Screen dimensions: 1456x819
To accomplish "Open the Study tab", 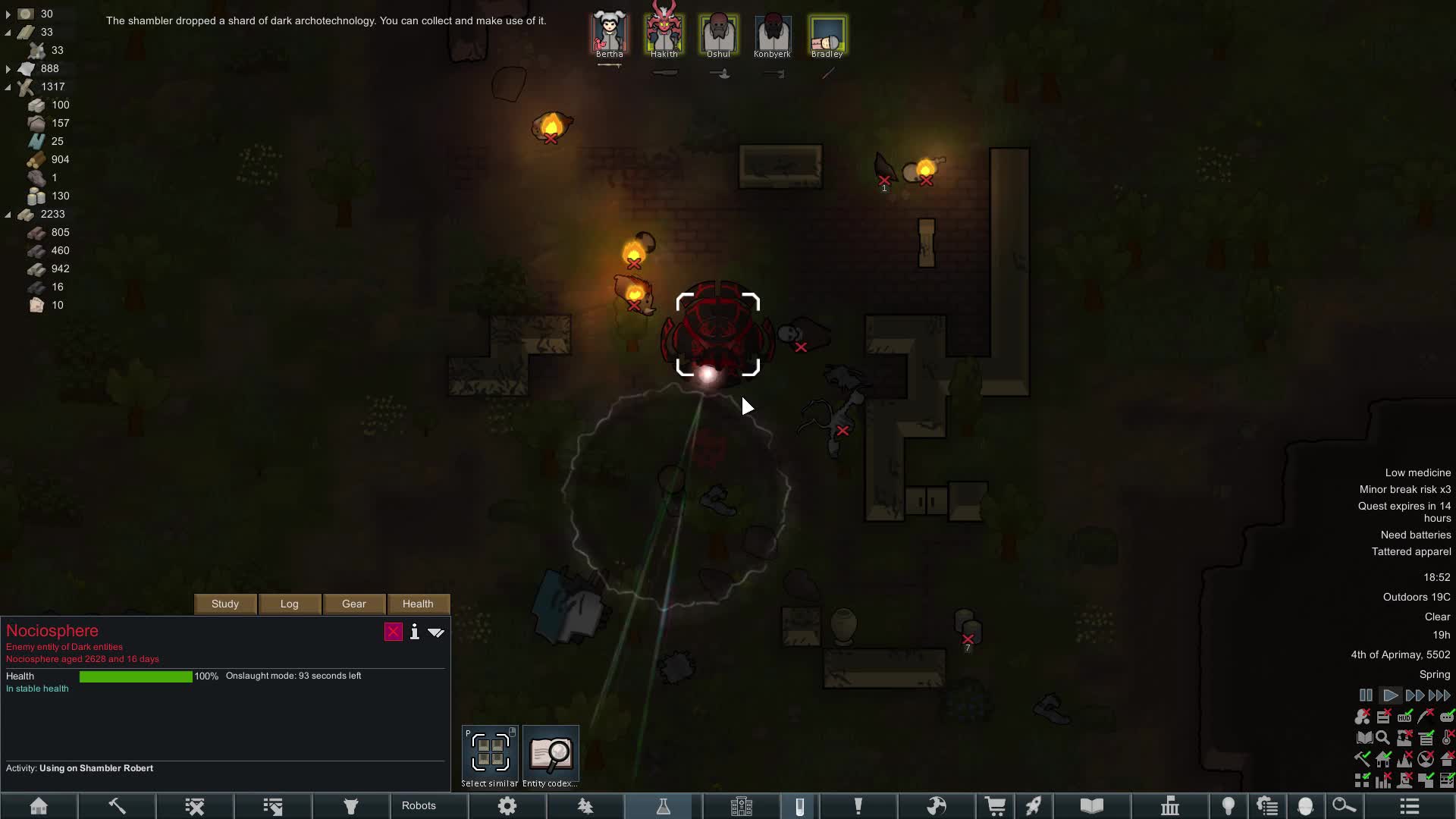I will pyautogui.click(x=225, y=604).
